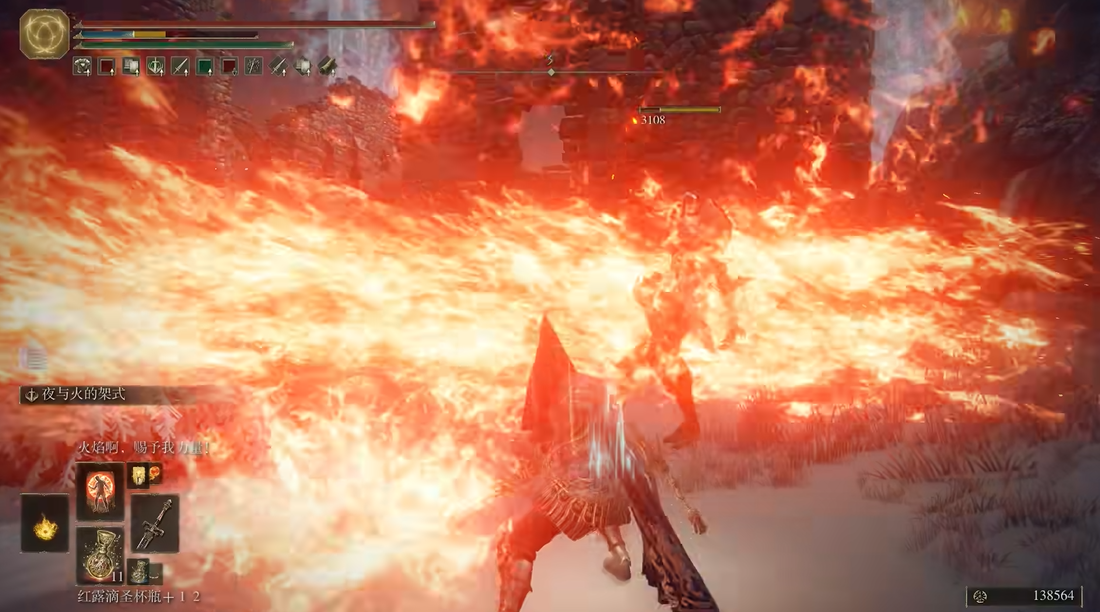Select the flame seal left-hand slot
This screenshot has width=1100, height=612.
[45, 522]
